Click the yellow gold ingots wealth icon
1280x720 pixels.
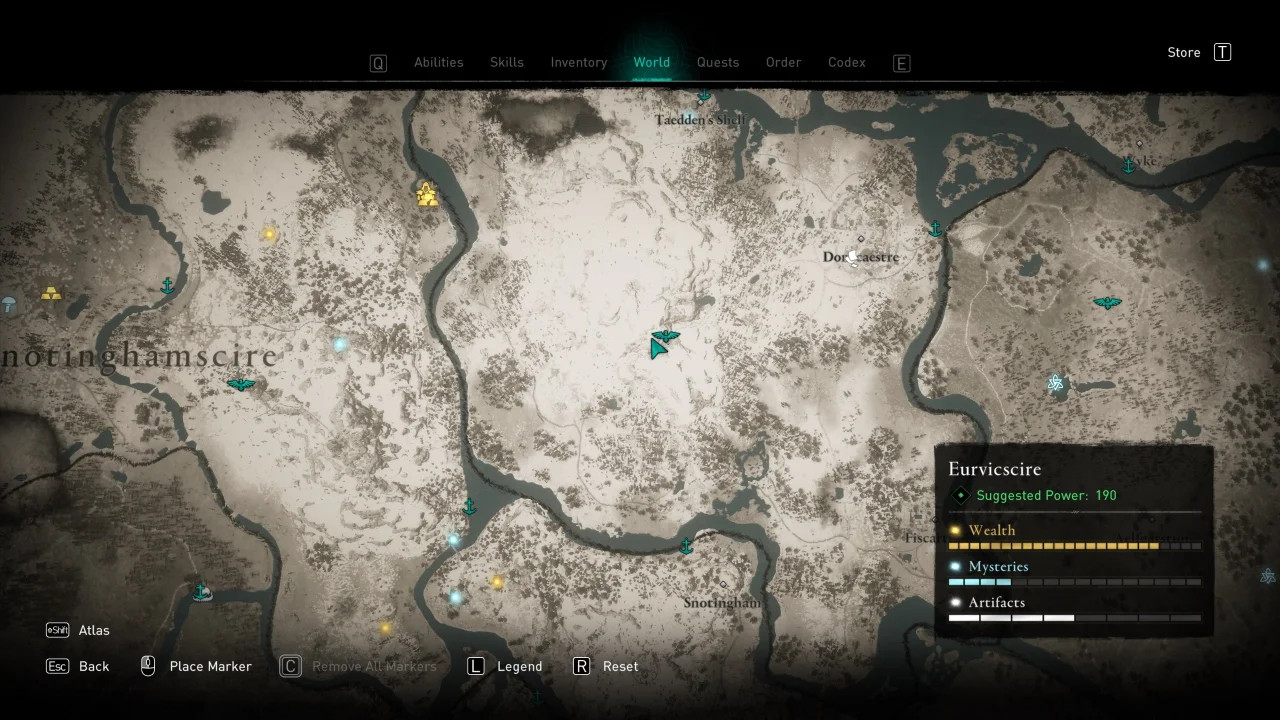tap(51, 293)
